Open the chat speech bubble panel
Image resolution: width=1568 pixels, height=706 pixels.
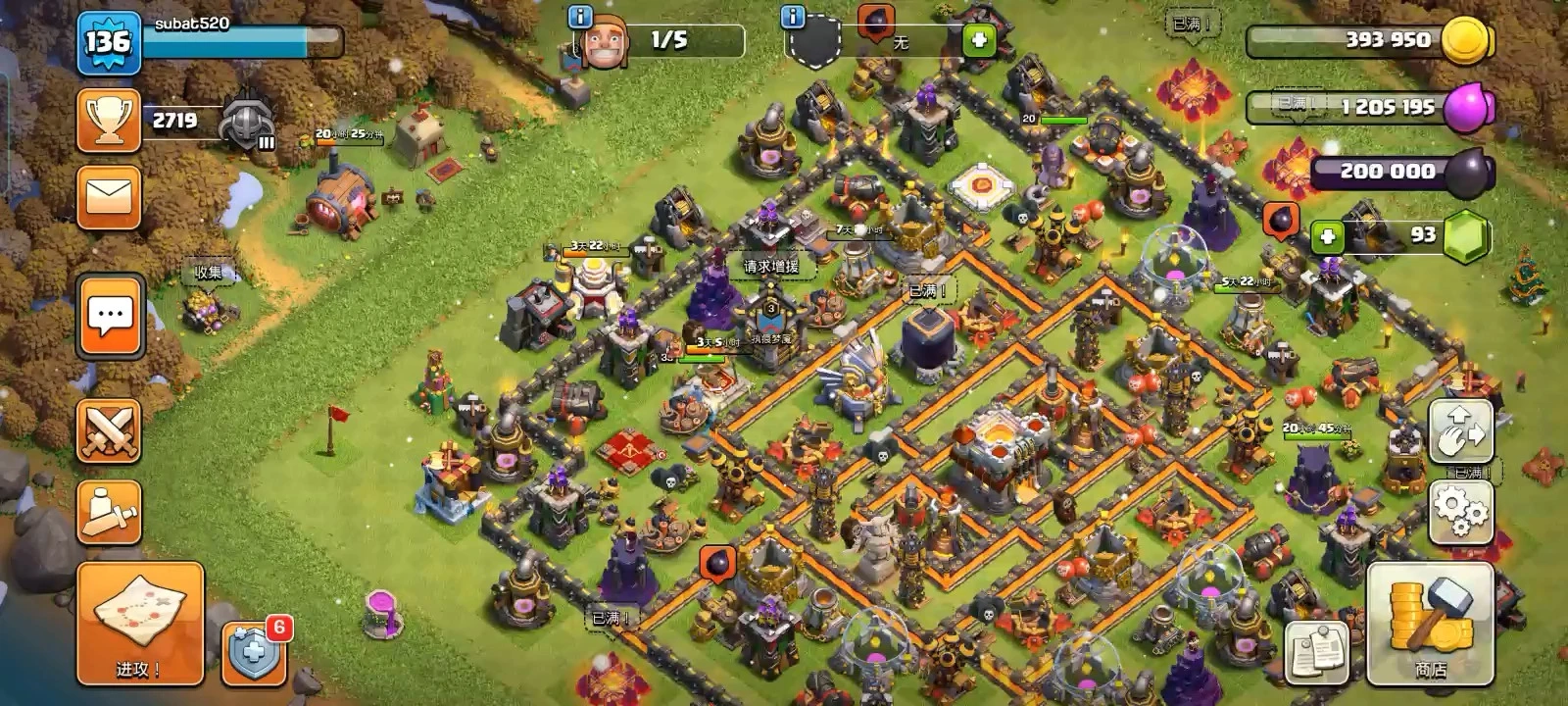(110, 316)
